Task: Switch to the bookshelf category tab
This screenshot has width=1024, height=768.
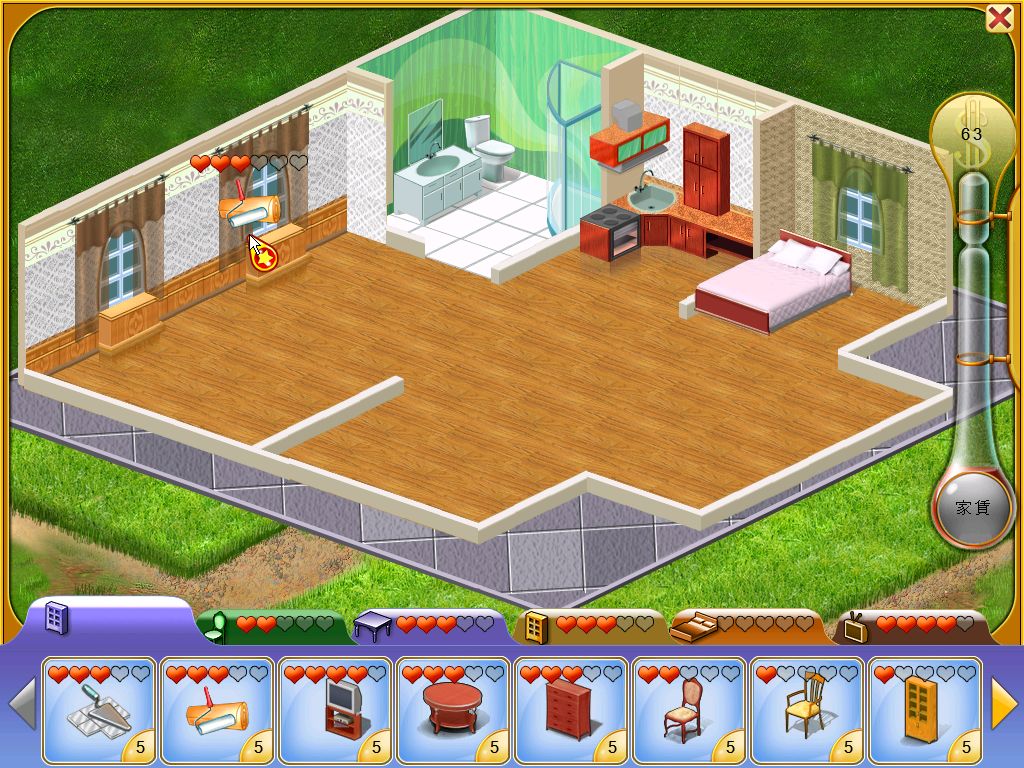Action: (535, 627)
